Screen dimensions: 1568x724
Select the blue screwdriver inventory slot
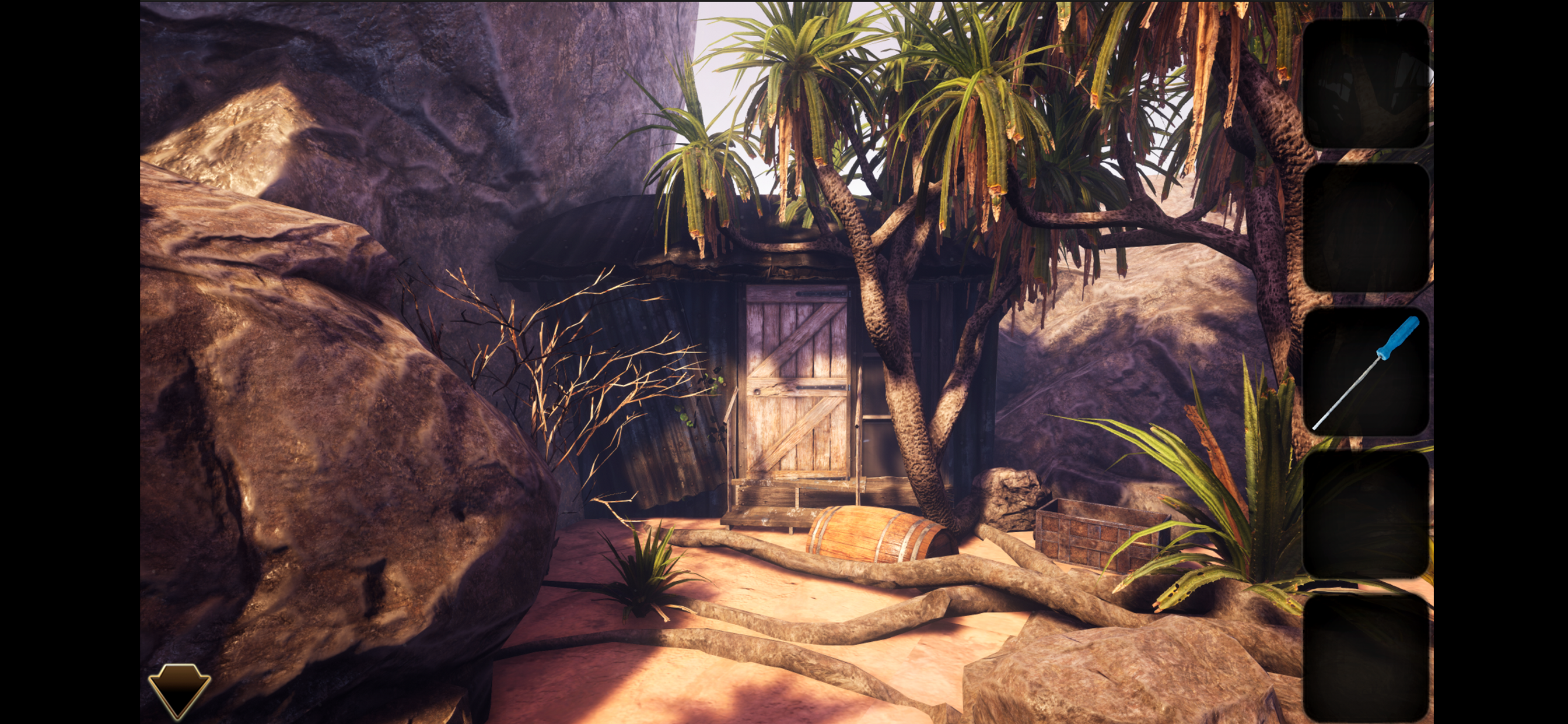(1366, 372)
